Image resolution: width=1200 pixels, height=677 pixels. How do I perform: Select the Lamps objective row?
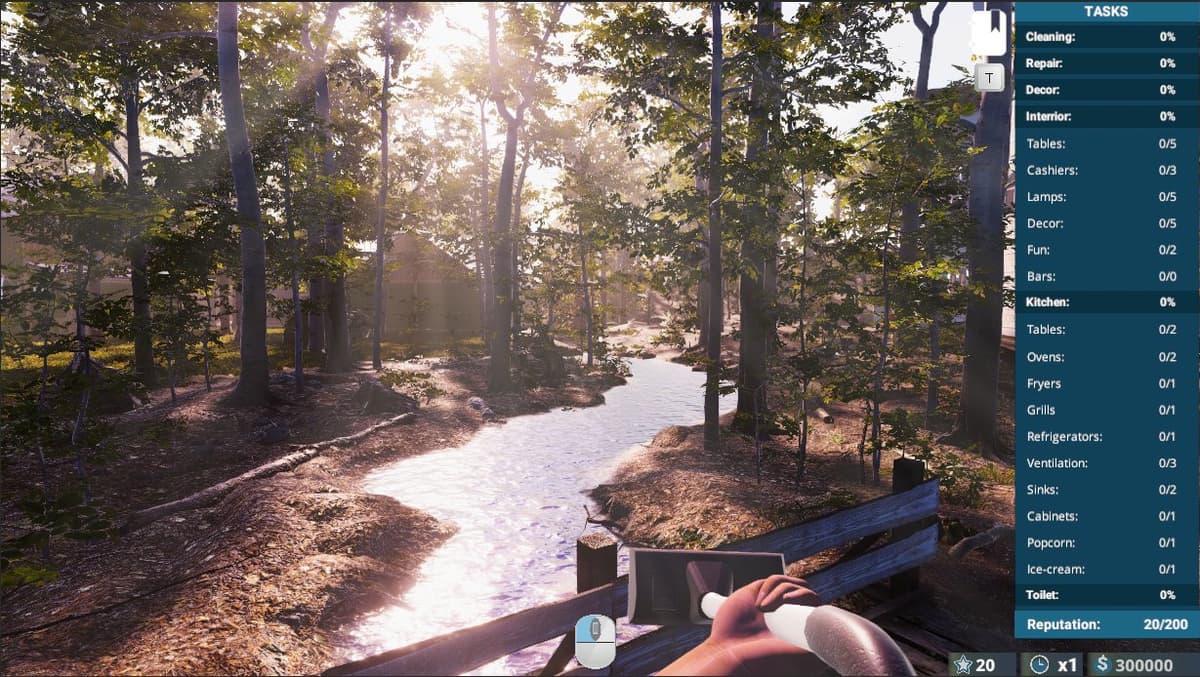point(1106,197)
